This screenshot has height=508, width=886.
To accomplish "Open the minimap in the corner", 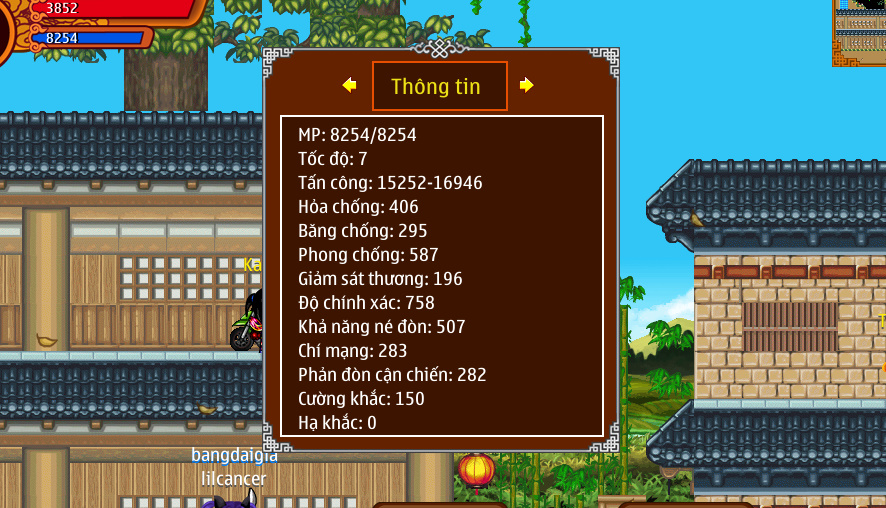I will (859, 32).
